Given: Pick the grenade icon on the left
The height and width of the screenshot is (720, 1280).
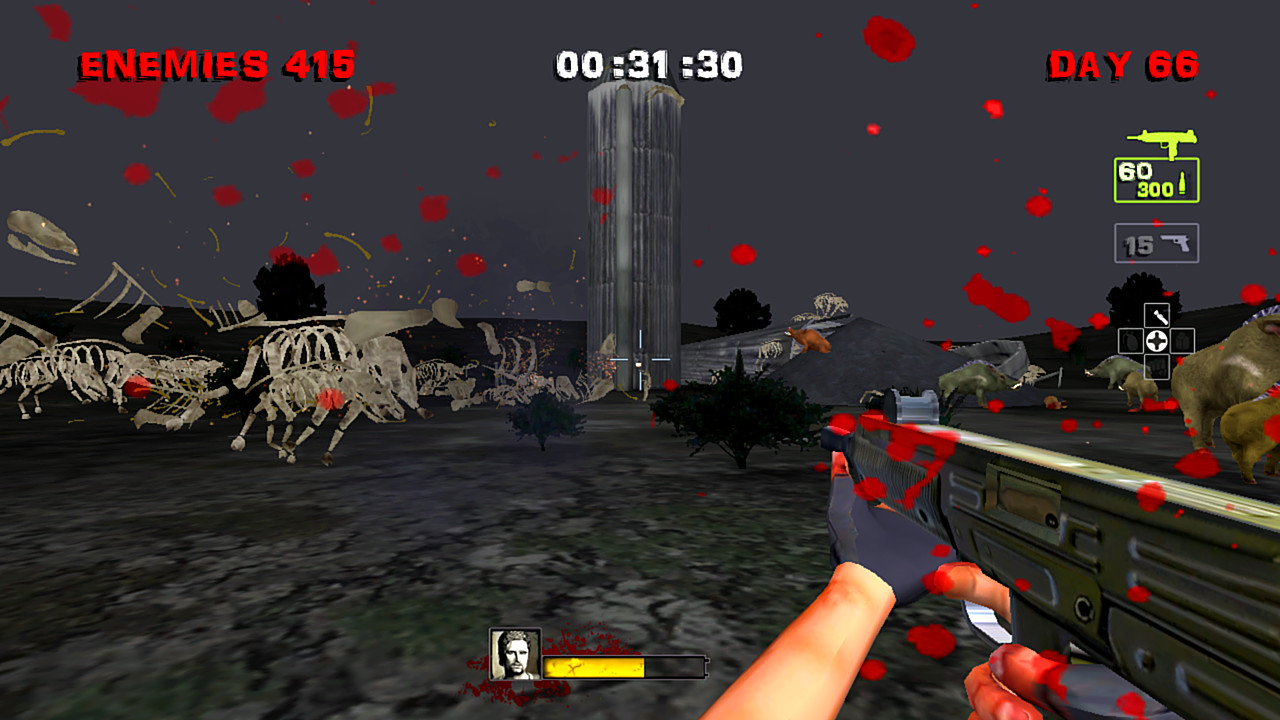Looking at the screenshot, I should 1129,340.
